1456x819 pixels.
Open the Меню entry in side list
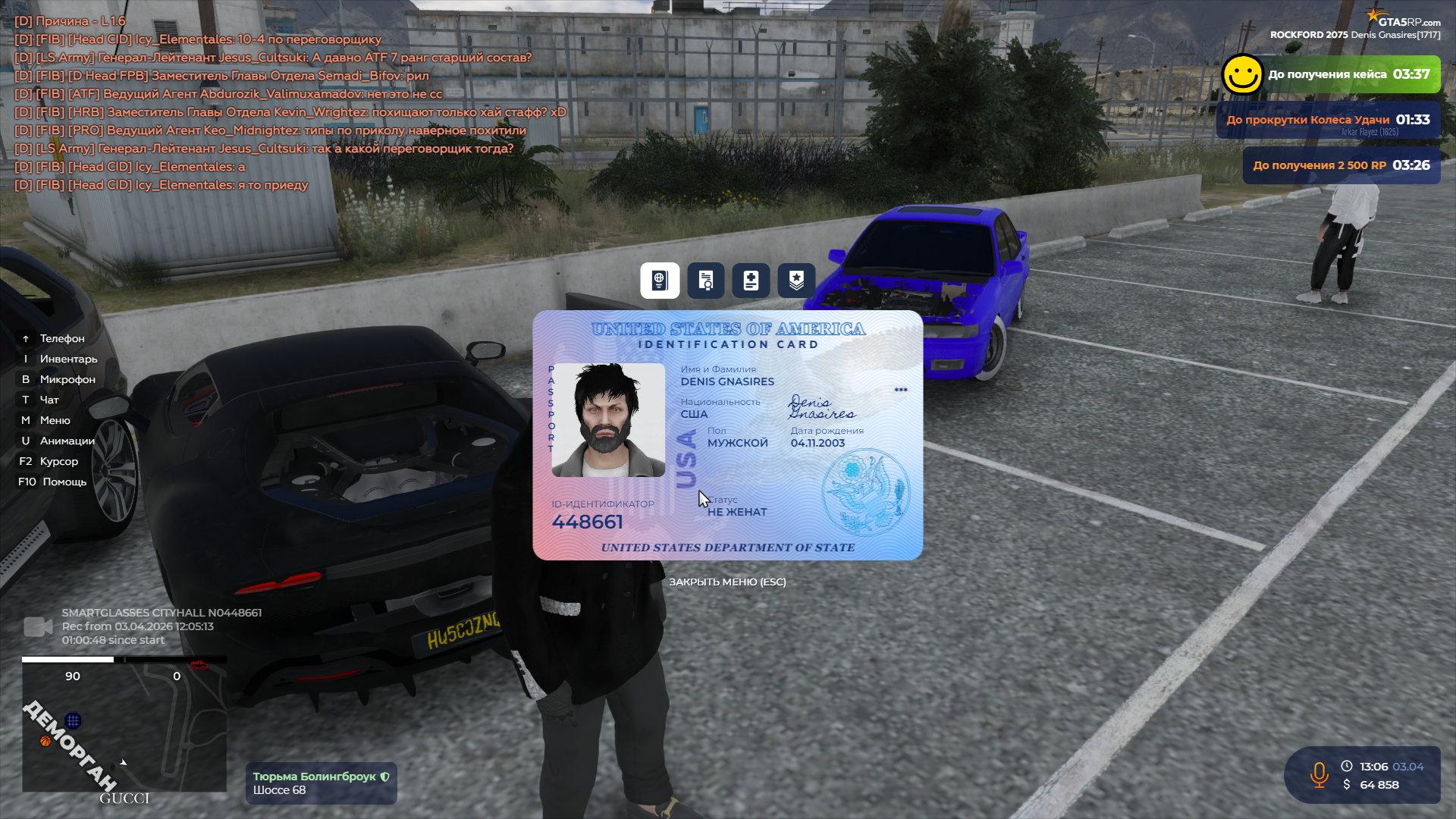click(55, 420)
